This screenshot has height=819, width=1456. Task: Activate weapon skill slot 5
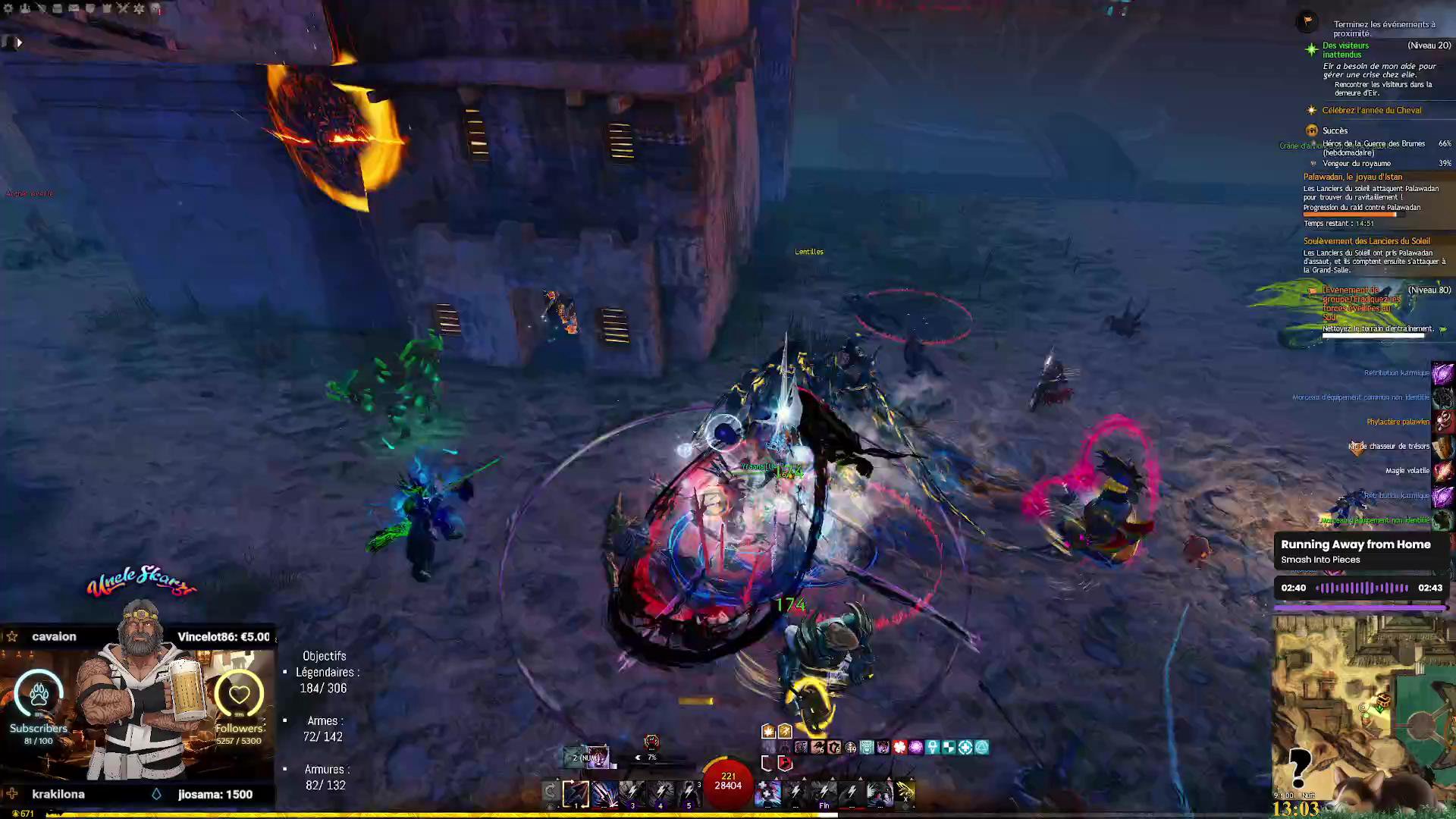pyautogui.click(x=688, y=793)
